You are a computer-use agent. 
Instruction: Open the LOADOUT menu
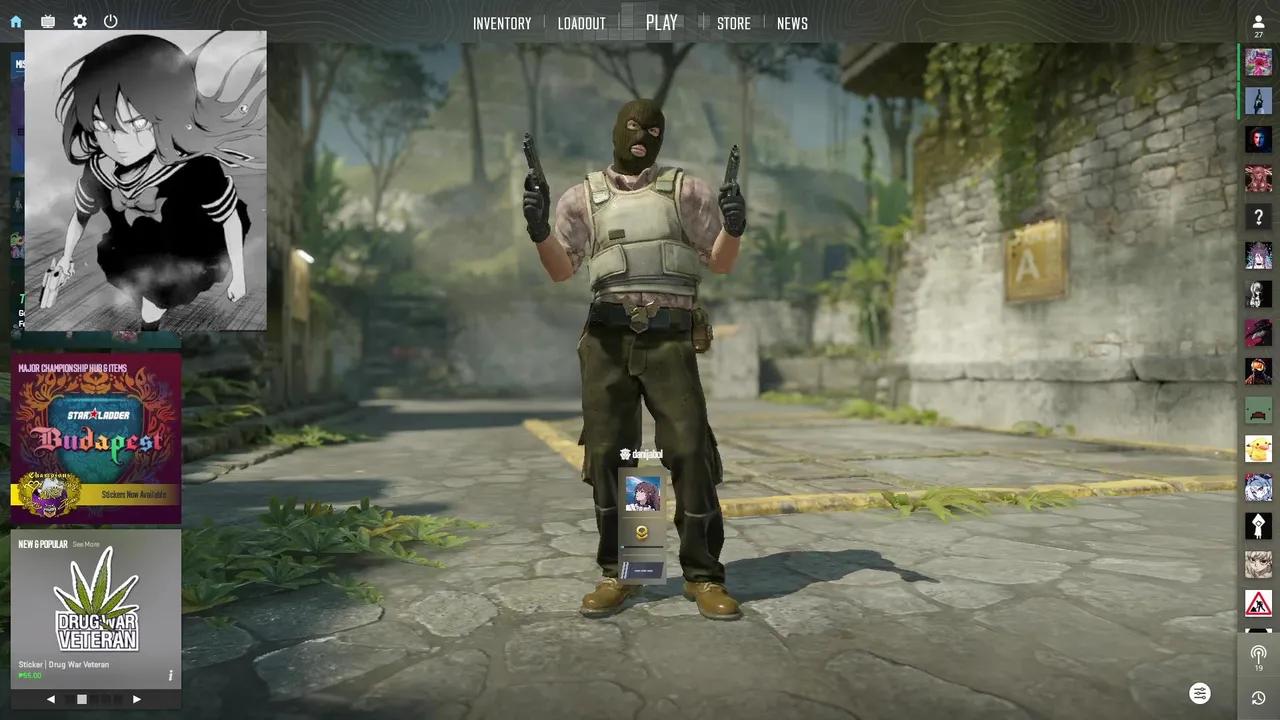[582, 22]
